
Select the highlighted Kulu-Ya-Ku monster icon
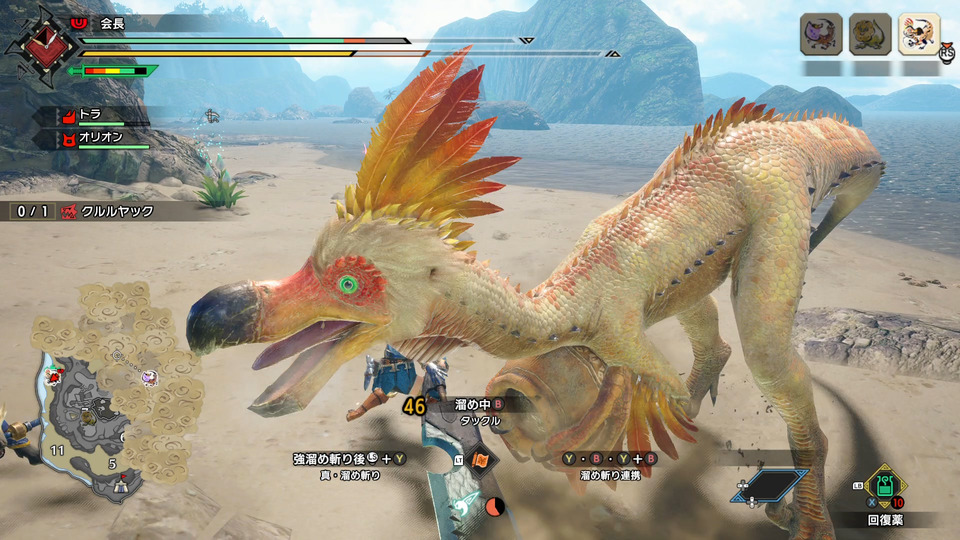tap(919, 34)
